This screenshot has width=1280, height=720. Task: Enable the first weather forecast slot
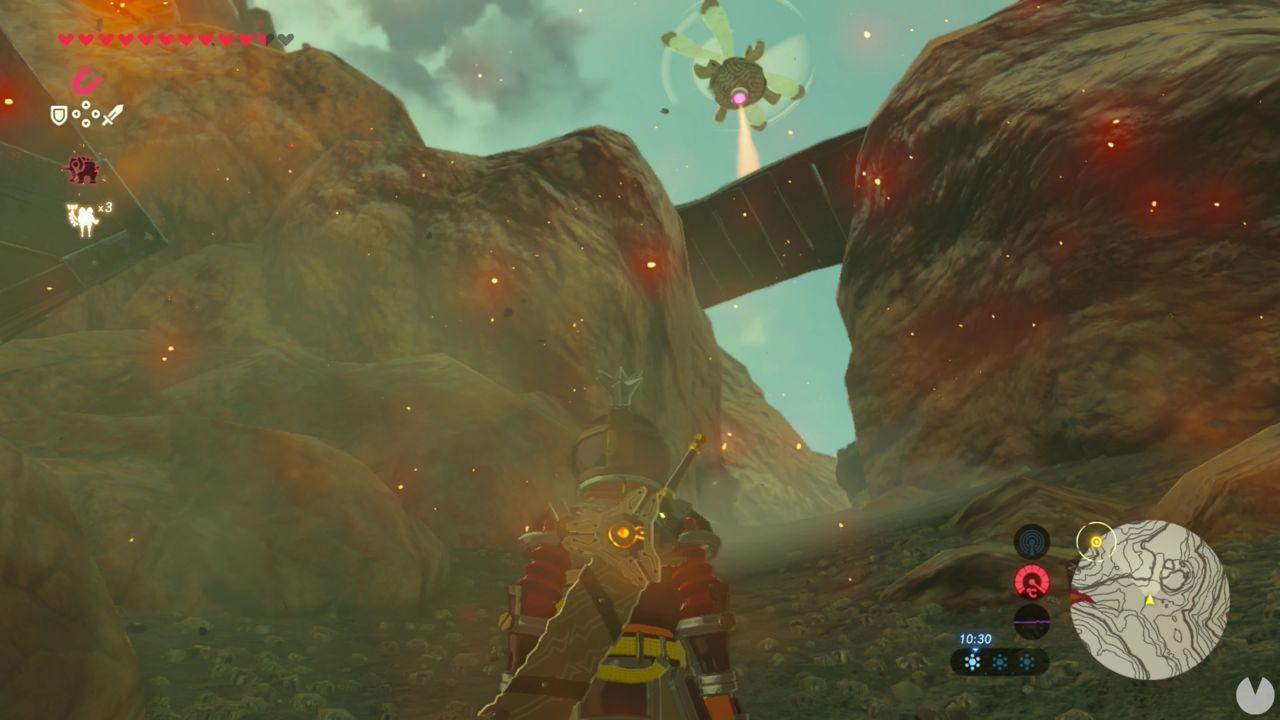[972, 662]
